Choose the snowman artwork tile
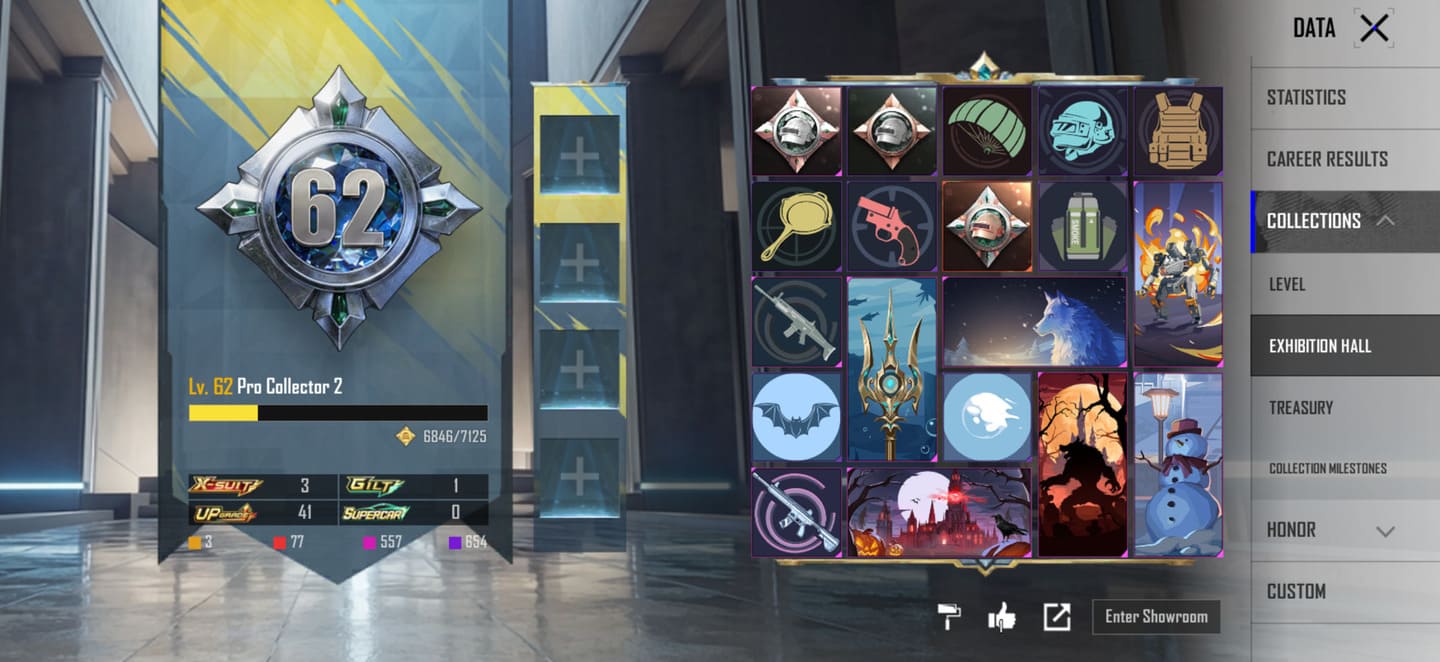 tap(1178, 464)
